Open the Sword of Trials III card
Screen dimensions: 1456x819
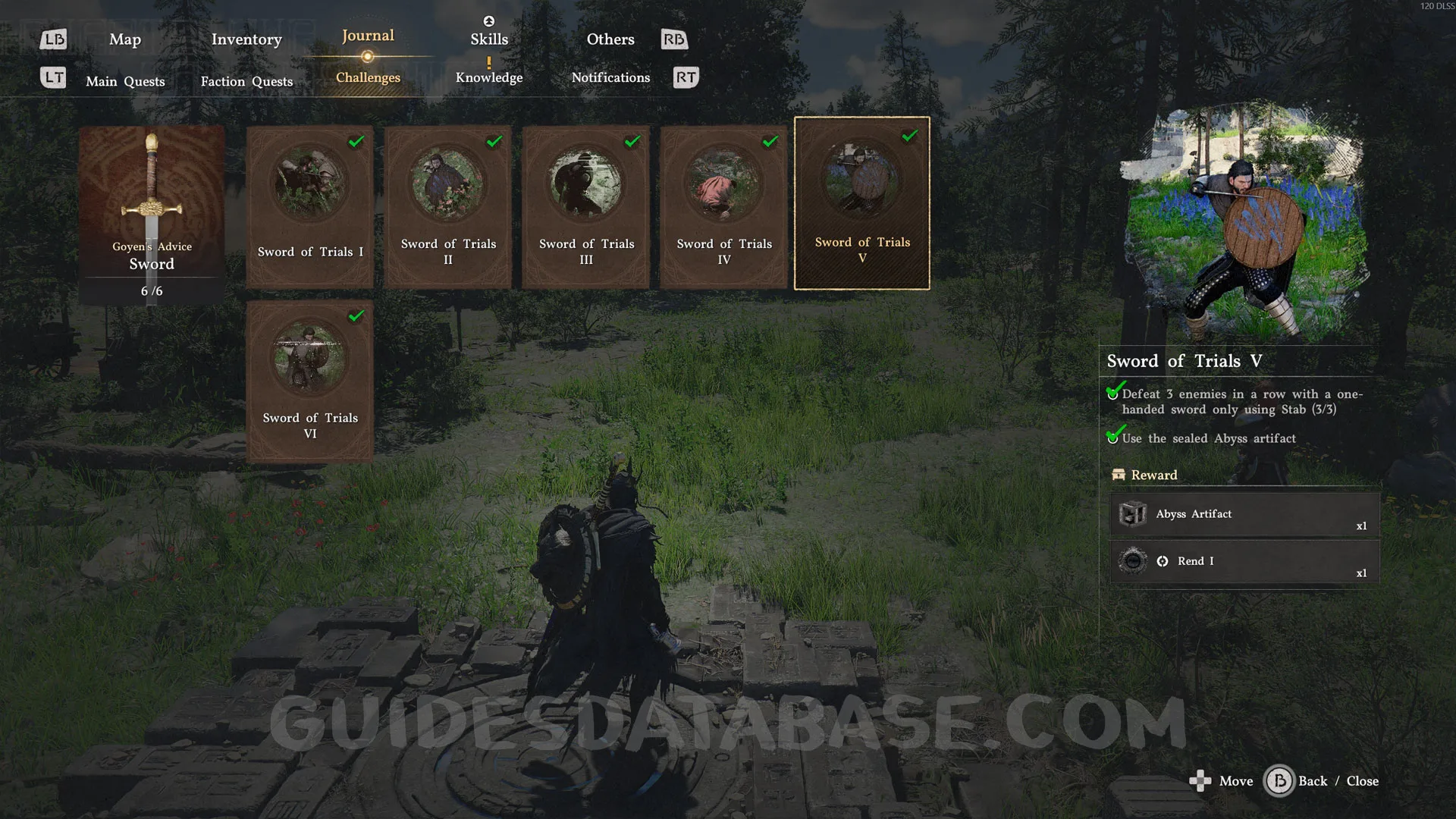[586, 206]
